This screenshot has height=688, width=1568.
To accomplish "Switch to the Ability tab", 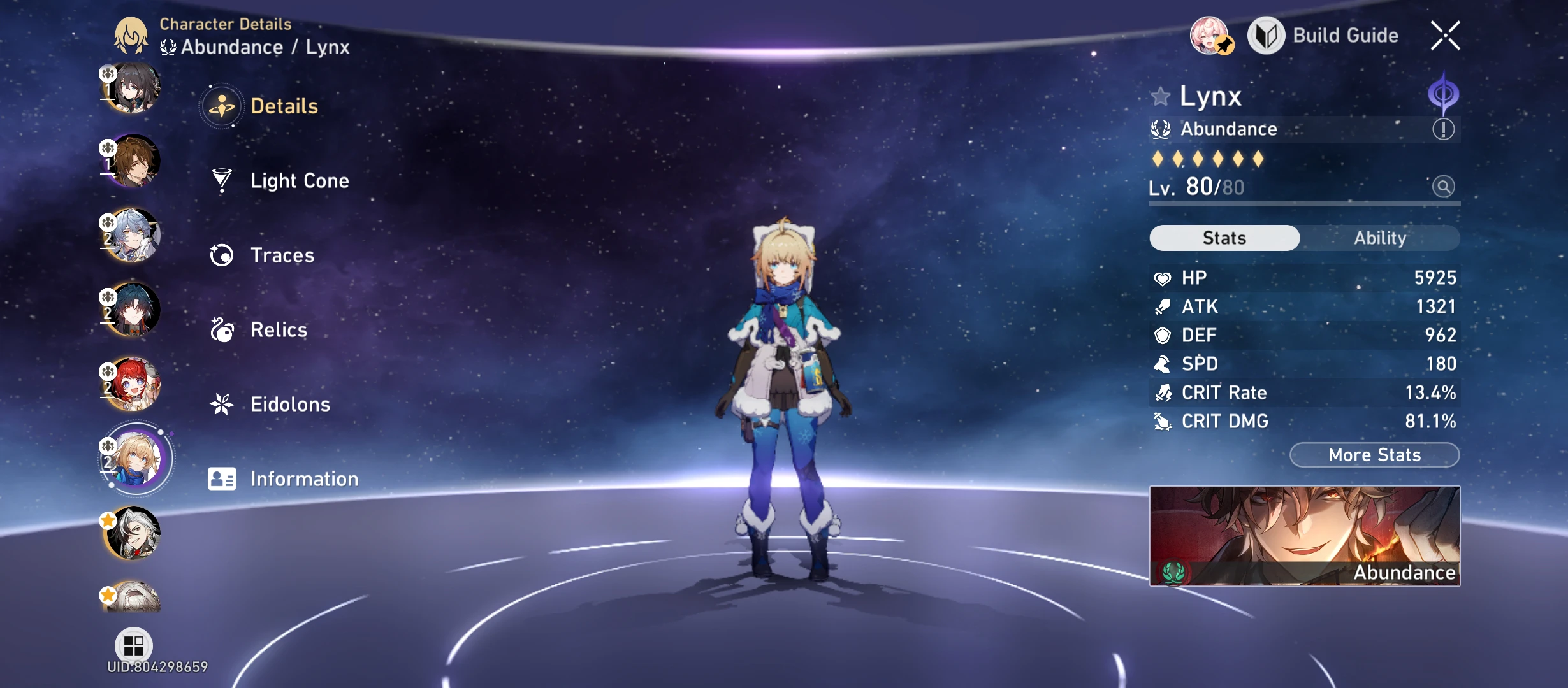I will click(x=1381, y=238).
